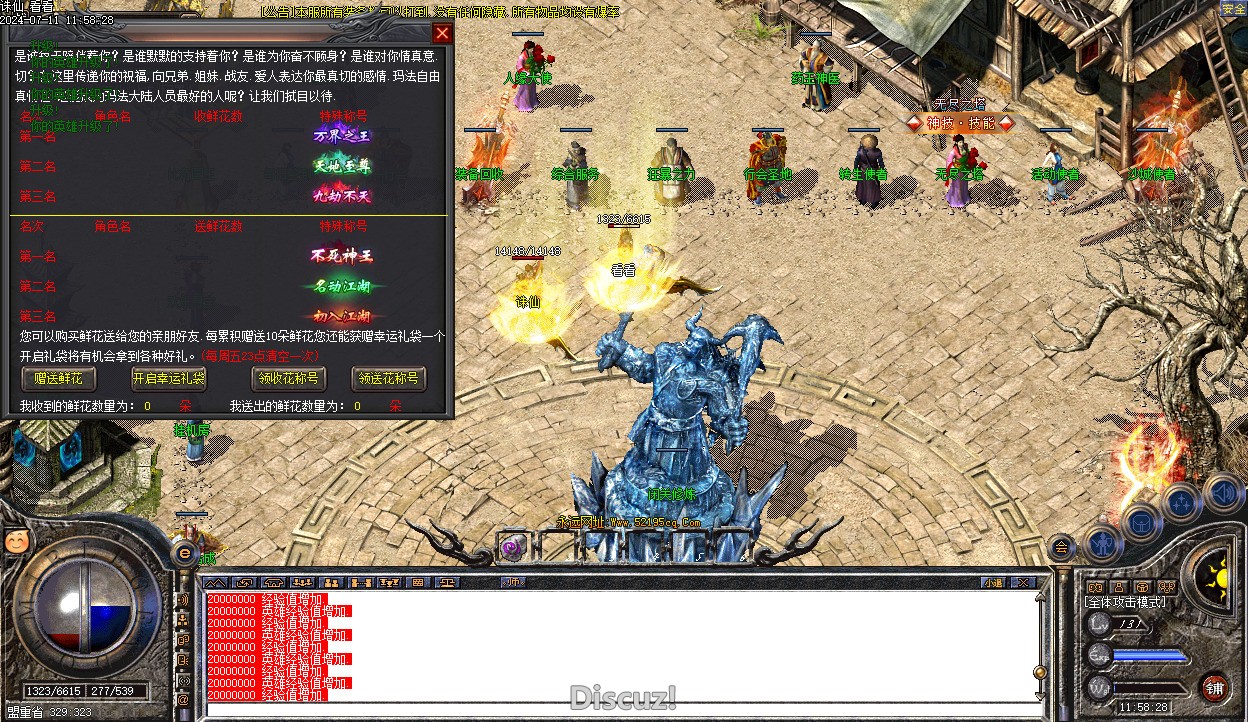
Task: Click the orange 'e' round button
Action: point(184,552)
